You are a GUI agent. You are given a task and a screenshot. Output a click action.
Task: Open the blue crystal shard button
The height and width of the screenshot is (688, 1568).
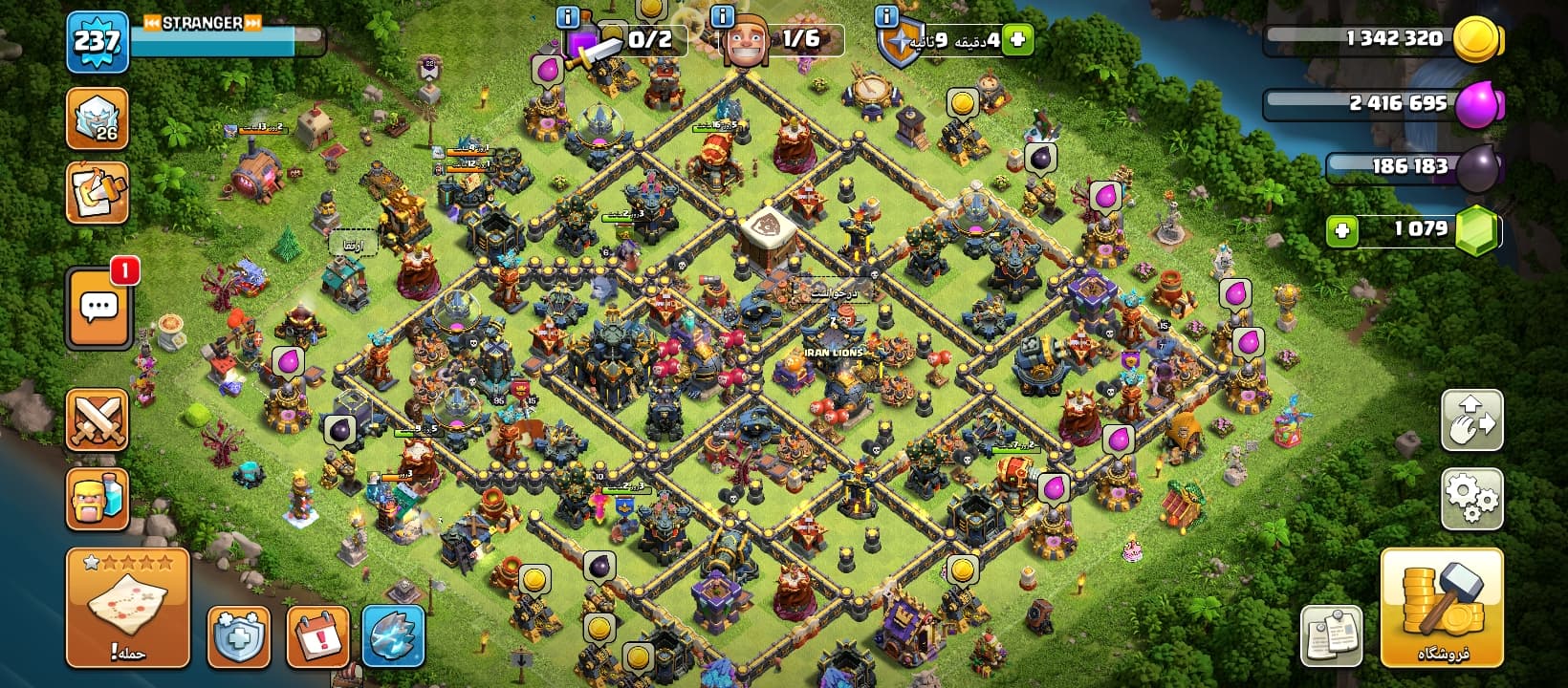394,636
